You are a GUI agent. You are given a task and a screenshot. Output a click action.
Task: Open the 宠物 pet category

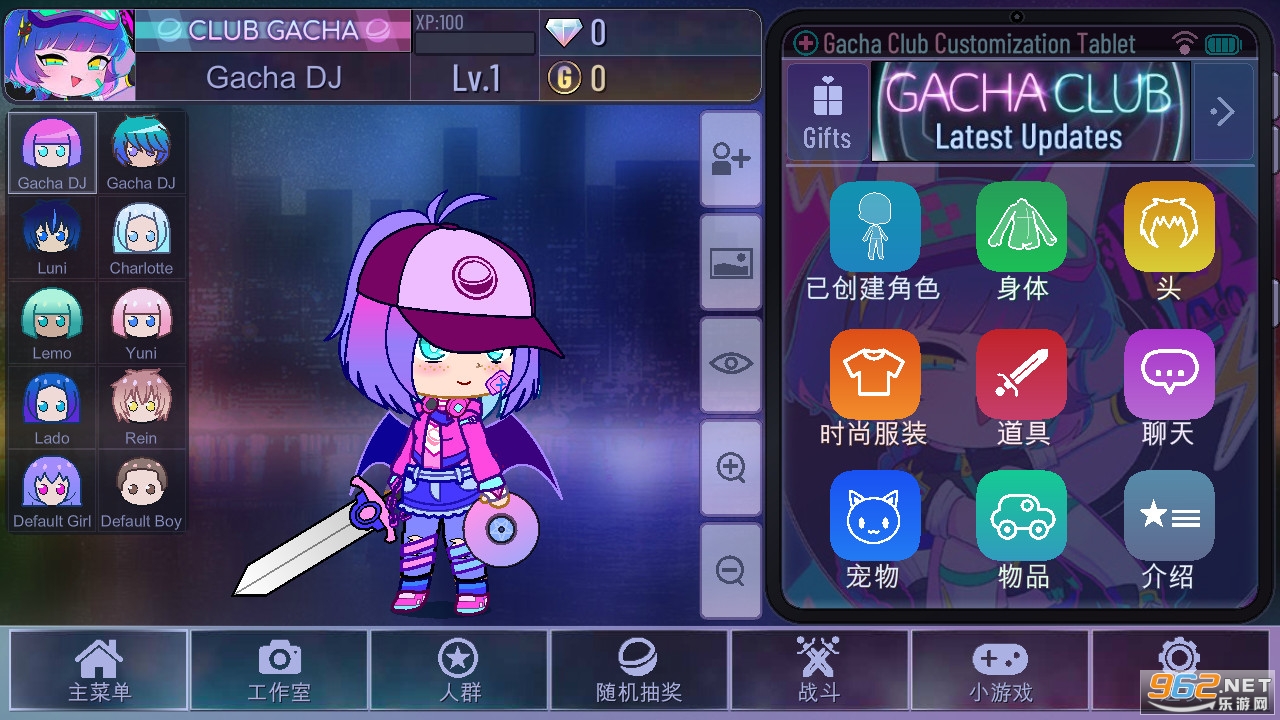click(x=874, y=530)
